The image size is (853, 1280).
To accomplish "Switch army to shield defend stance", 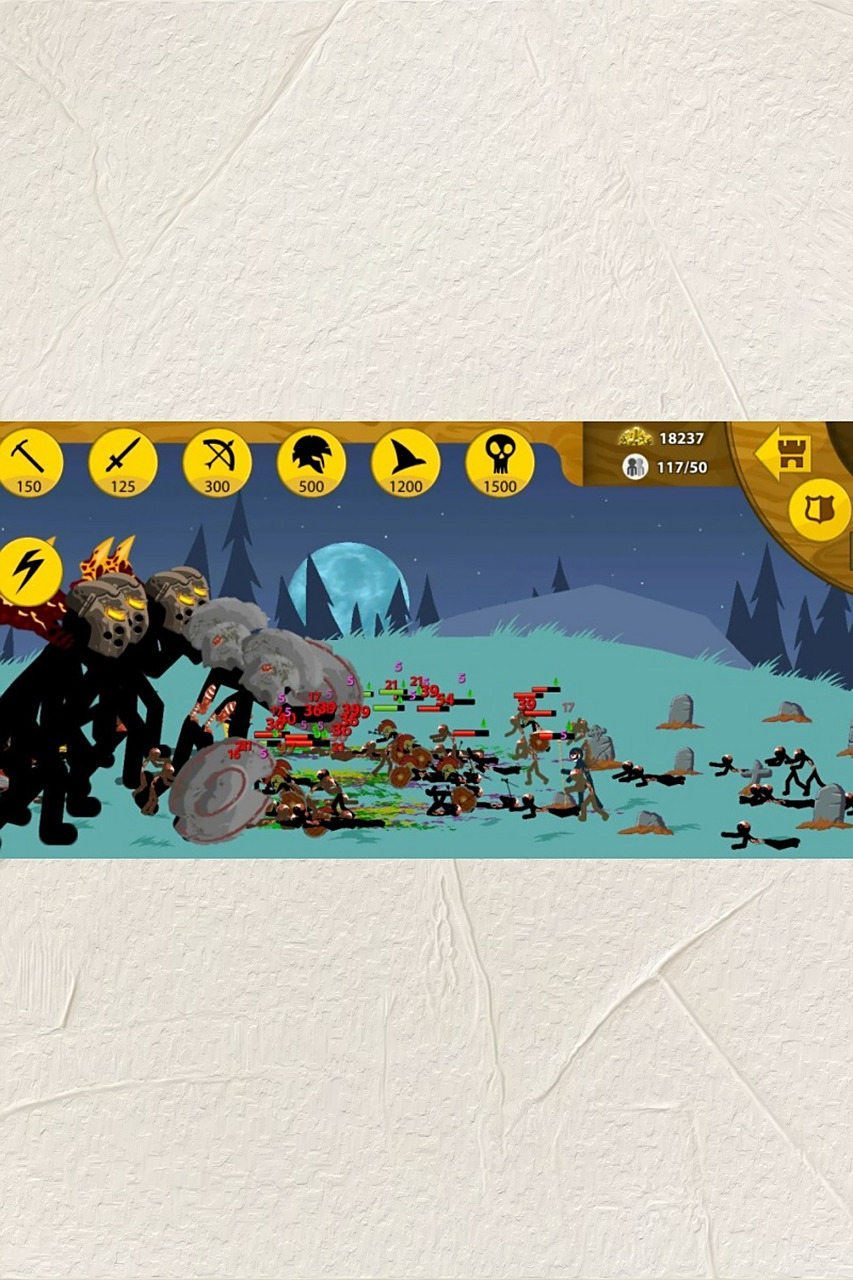I will [819, 510].
